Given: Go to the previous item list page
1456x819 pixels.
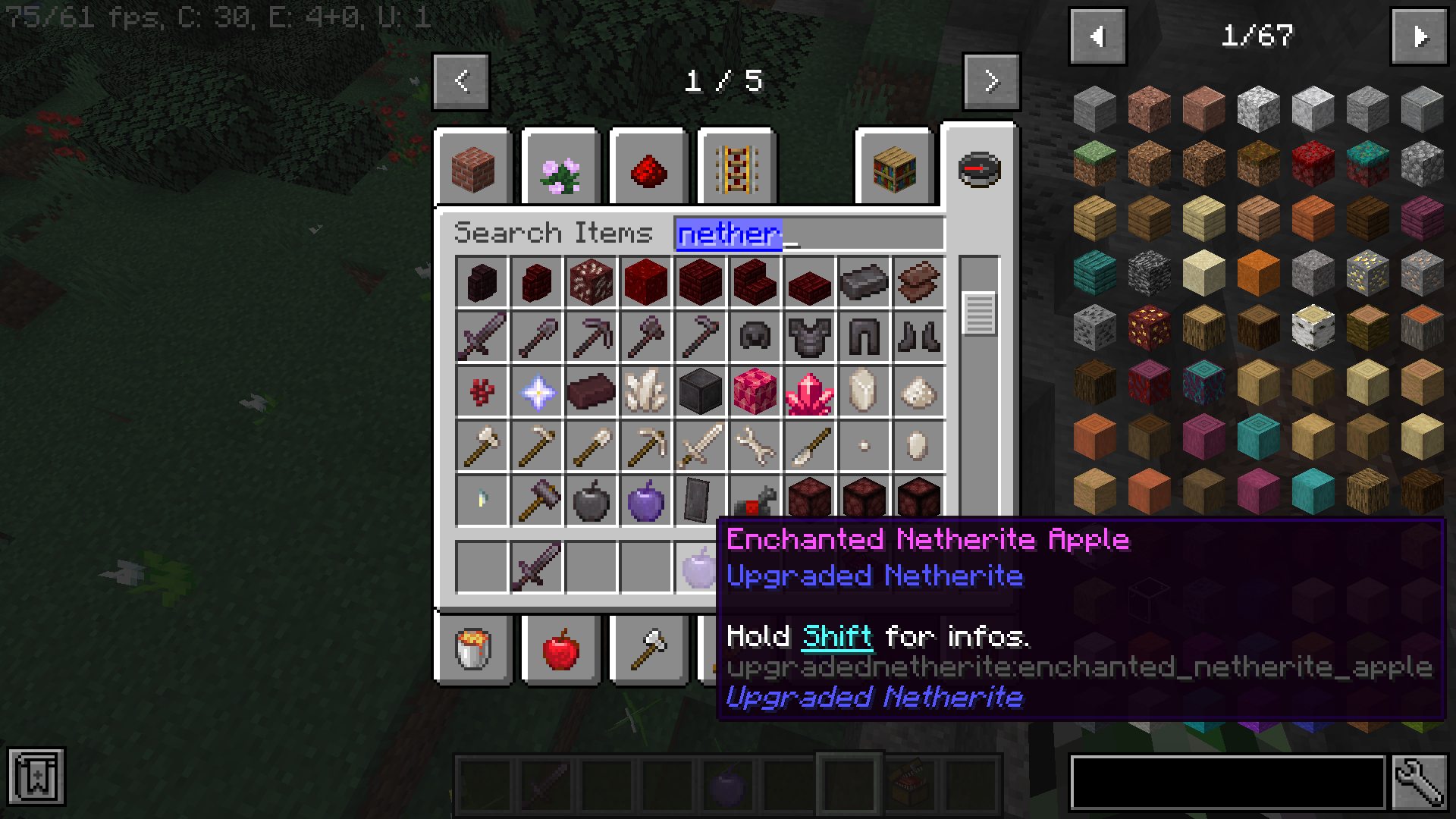Looking at the screenshot, I should [x=1097, y=36].
